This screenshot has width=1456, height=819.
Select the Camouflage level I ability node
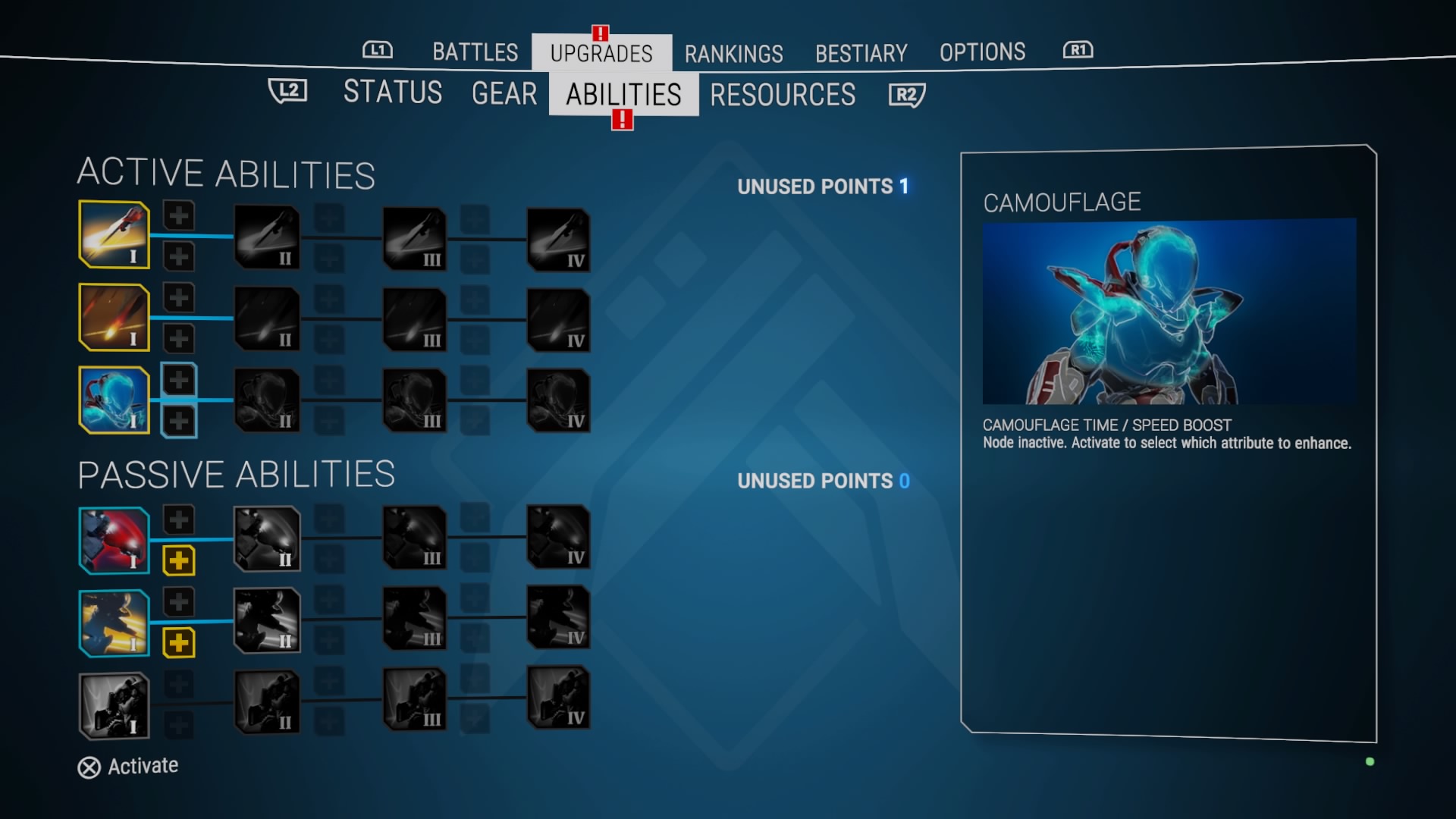point(115,400)
